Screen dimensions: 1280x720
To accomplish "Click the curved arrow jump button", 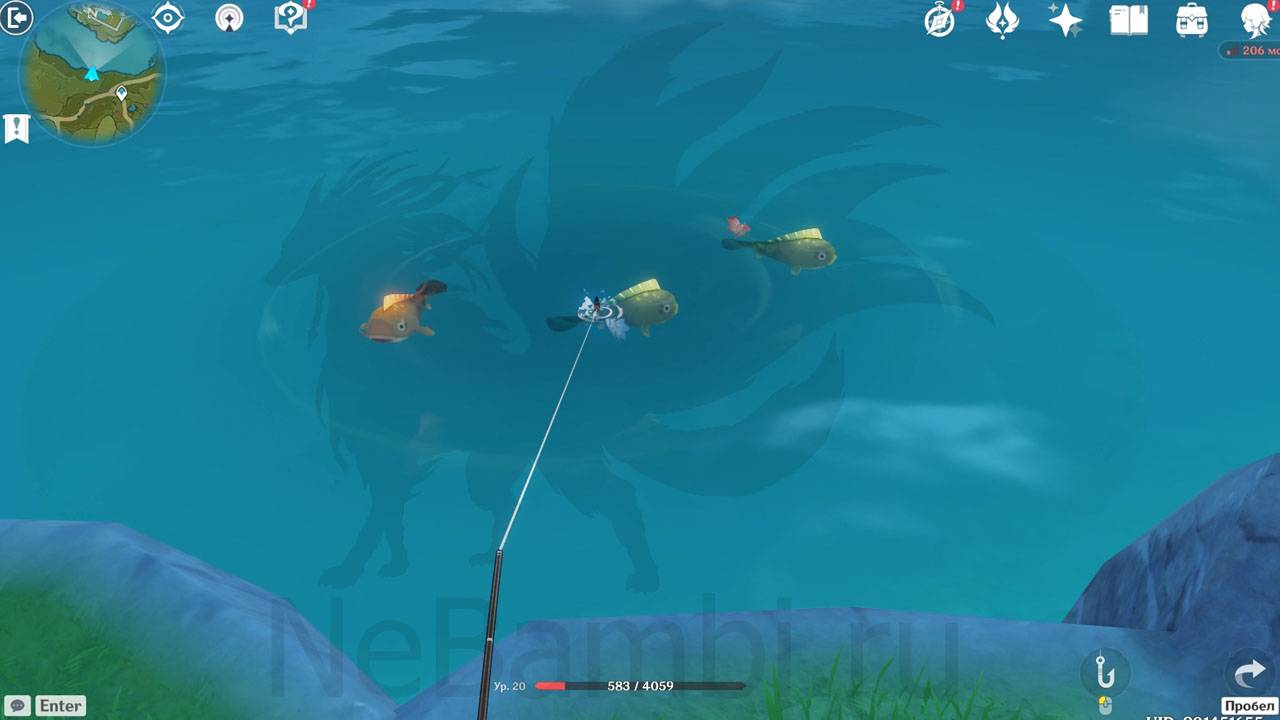I will [1249, 673].
